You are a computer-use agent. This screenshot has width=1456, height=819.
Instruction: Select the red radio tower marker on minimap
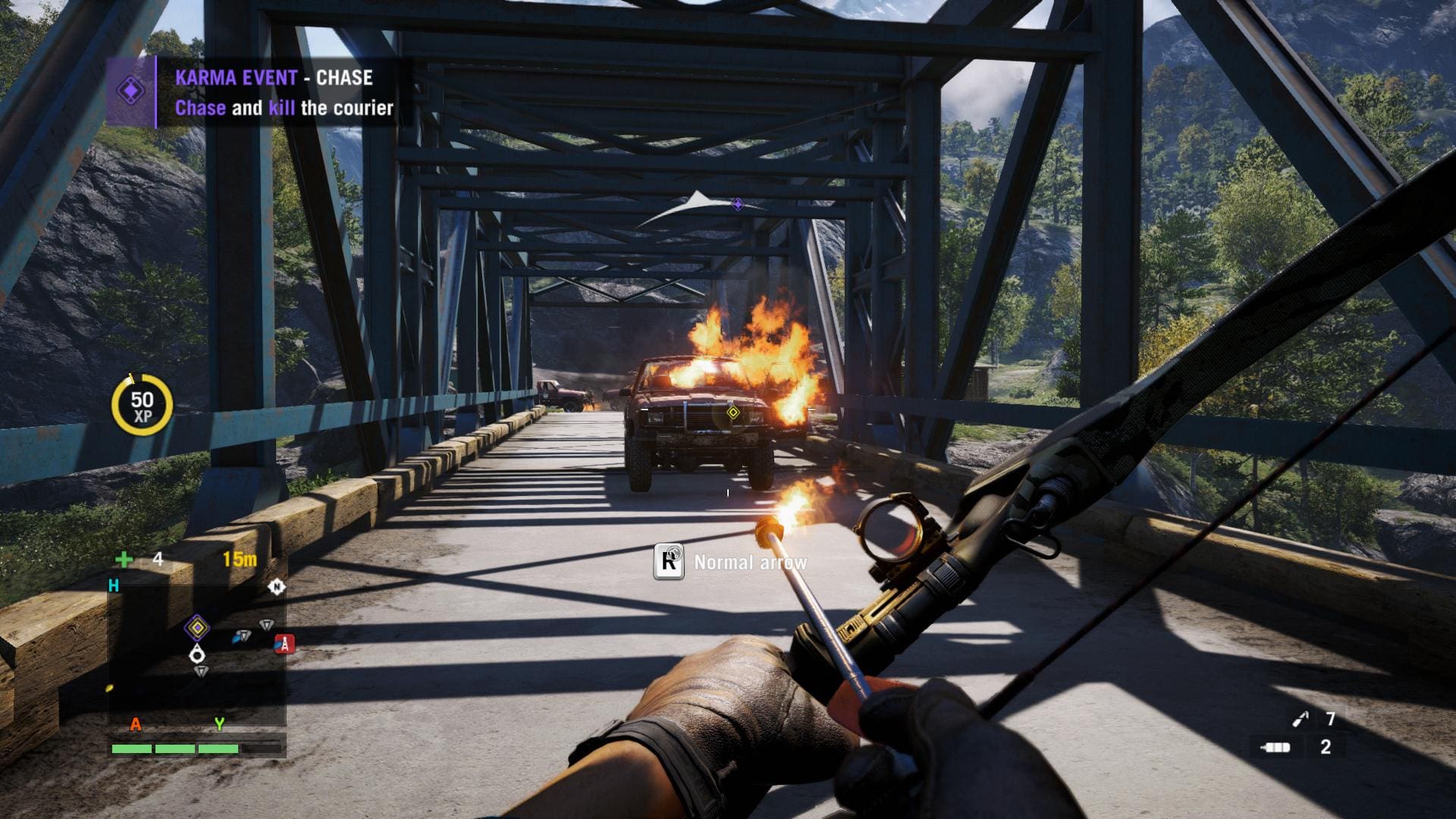click(284, 644)
